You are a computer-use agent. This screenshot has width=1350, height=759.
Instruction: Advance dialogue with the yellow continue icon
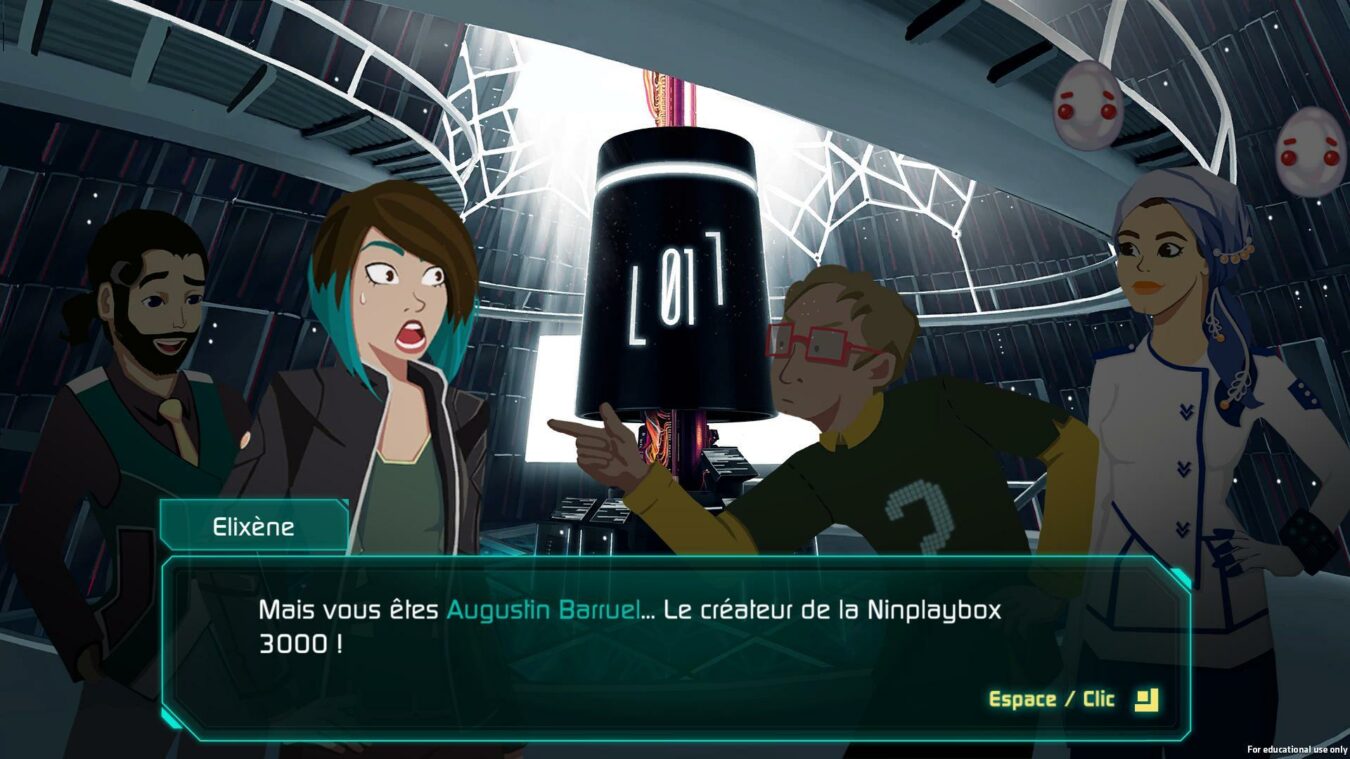coord(1146,699)
